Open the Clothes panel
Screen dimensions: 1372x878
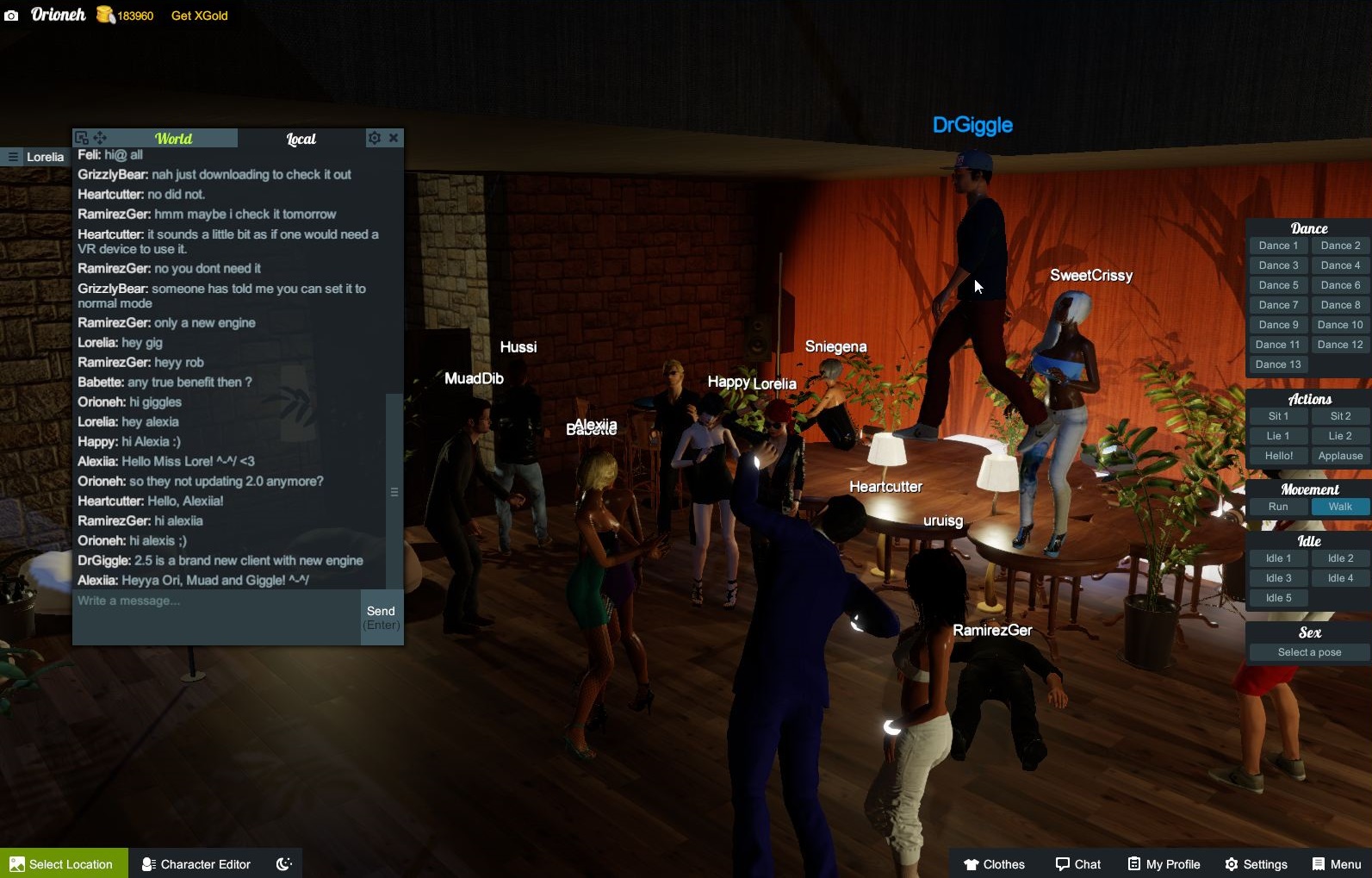tap(994, 863)
